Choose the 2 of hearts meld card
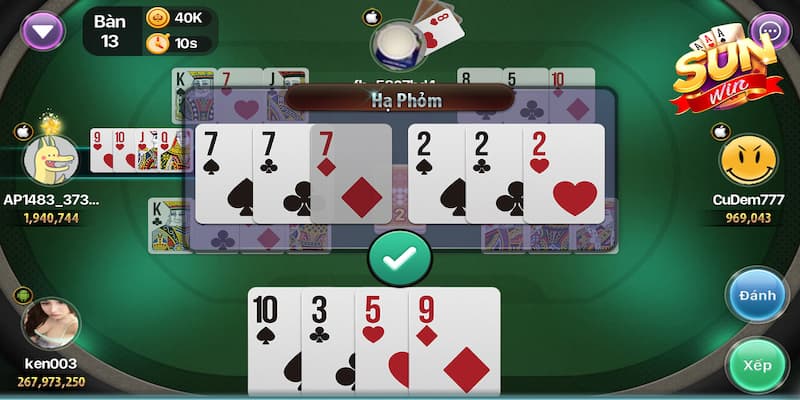Viewport: 800px width, 400px height. point(565,174)
